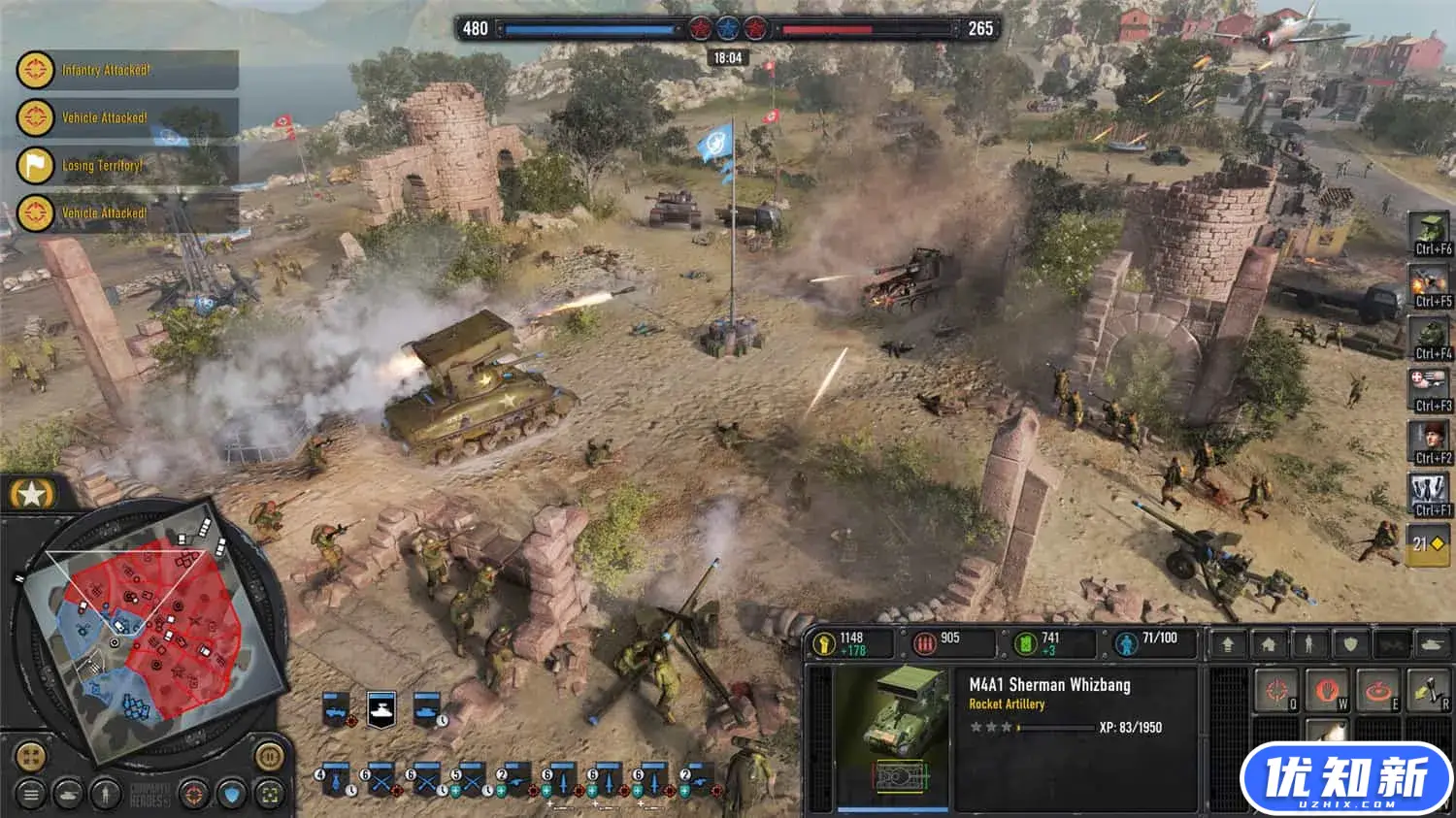Select the highlighted white tank unit card
The height and width of the screenshot is (818, 1456).
(x=381, y=709)
